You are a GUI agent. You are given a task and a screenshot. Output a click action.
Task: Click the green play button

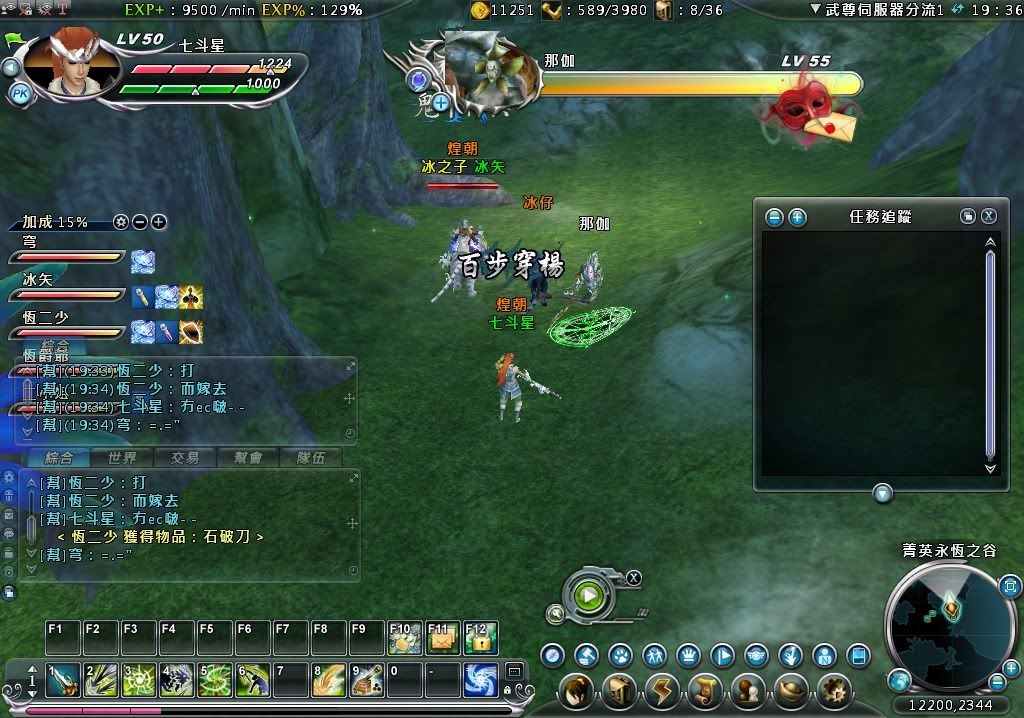point(589,597)
